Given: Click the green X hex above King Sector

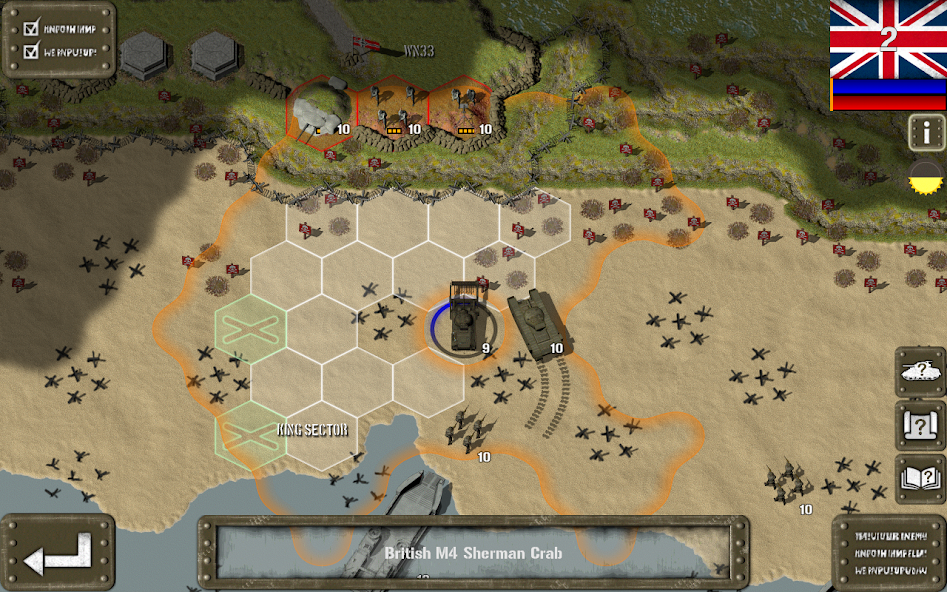Looking at the screenshot, I should pos(250,328).
